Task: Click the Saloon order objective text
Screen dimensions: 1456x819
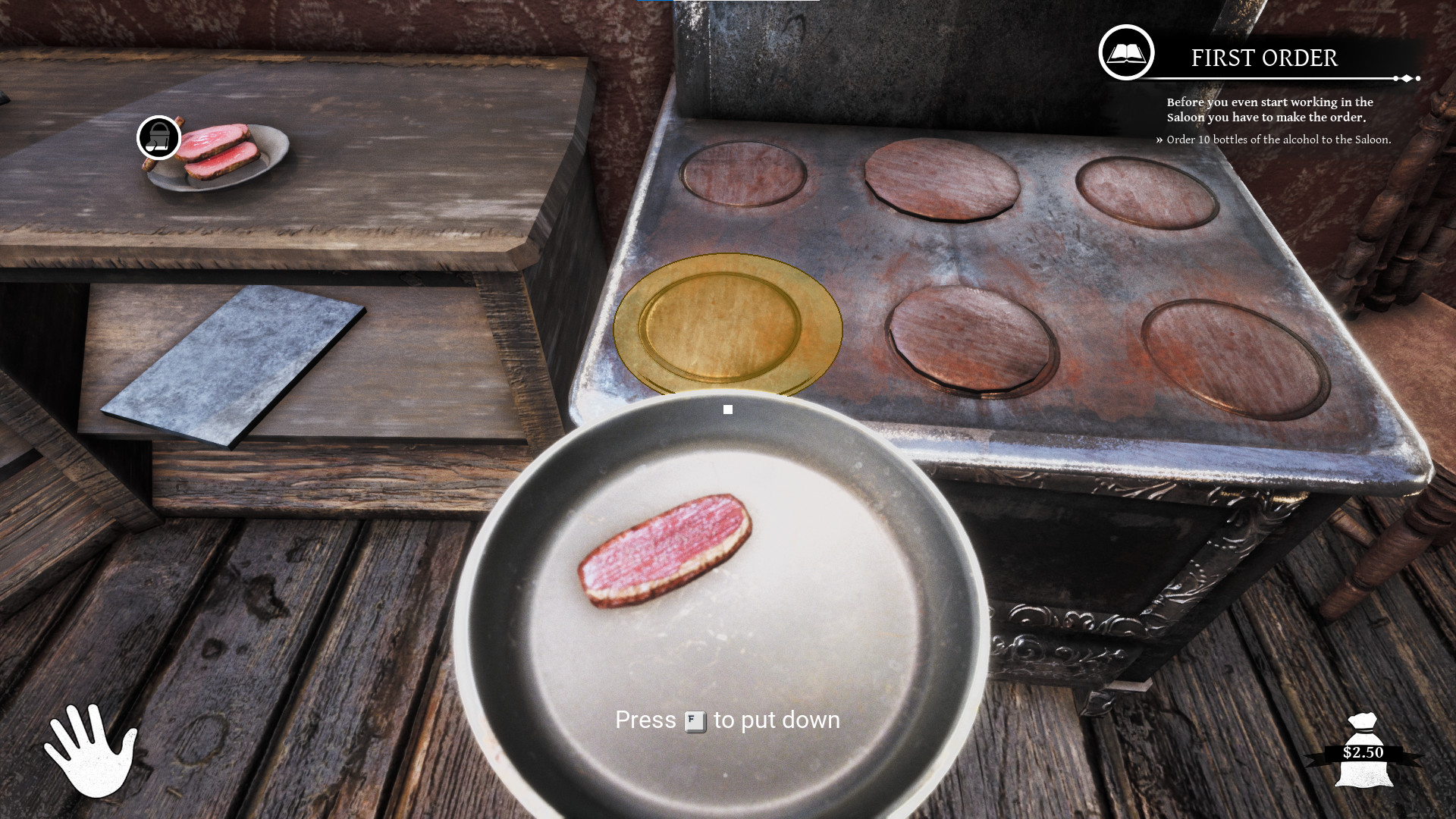Action: (1278, 140)
